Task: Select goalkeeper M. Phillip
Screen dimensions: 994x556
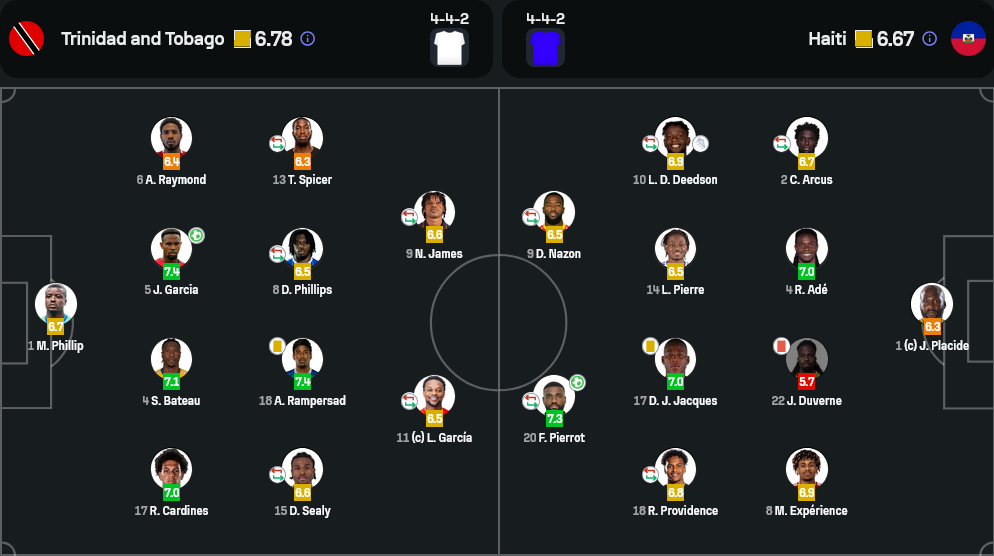Action: [x=56, y=305]
